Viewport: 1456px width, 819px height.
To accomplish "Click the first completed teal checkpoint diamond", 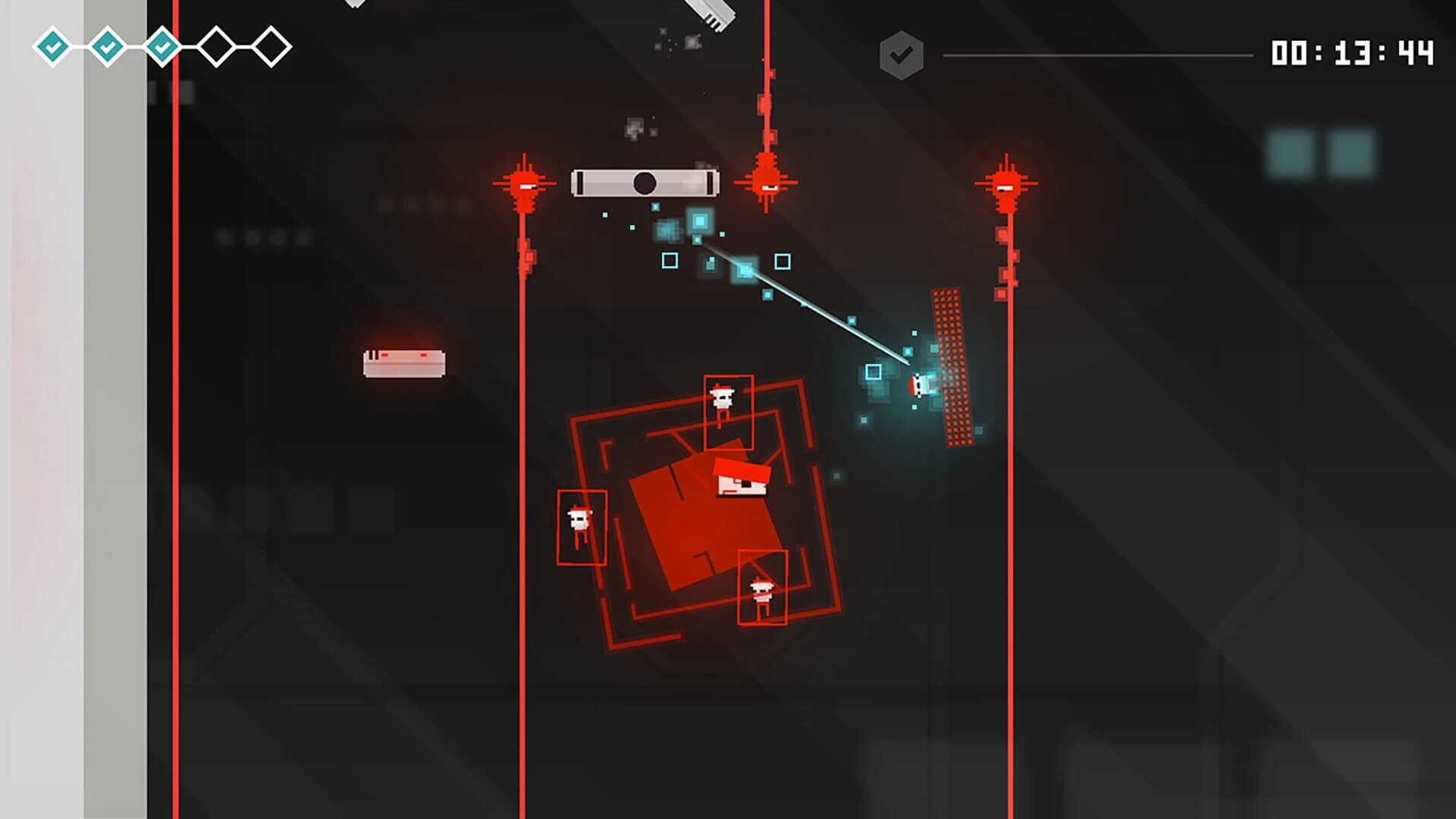I will coord(52,45).
